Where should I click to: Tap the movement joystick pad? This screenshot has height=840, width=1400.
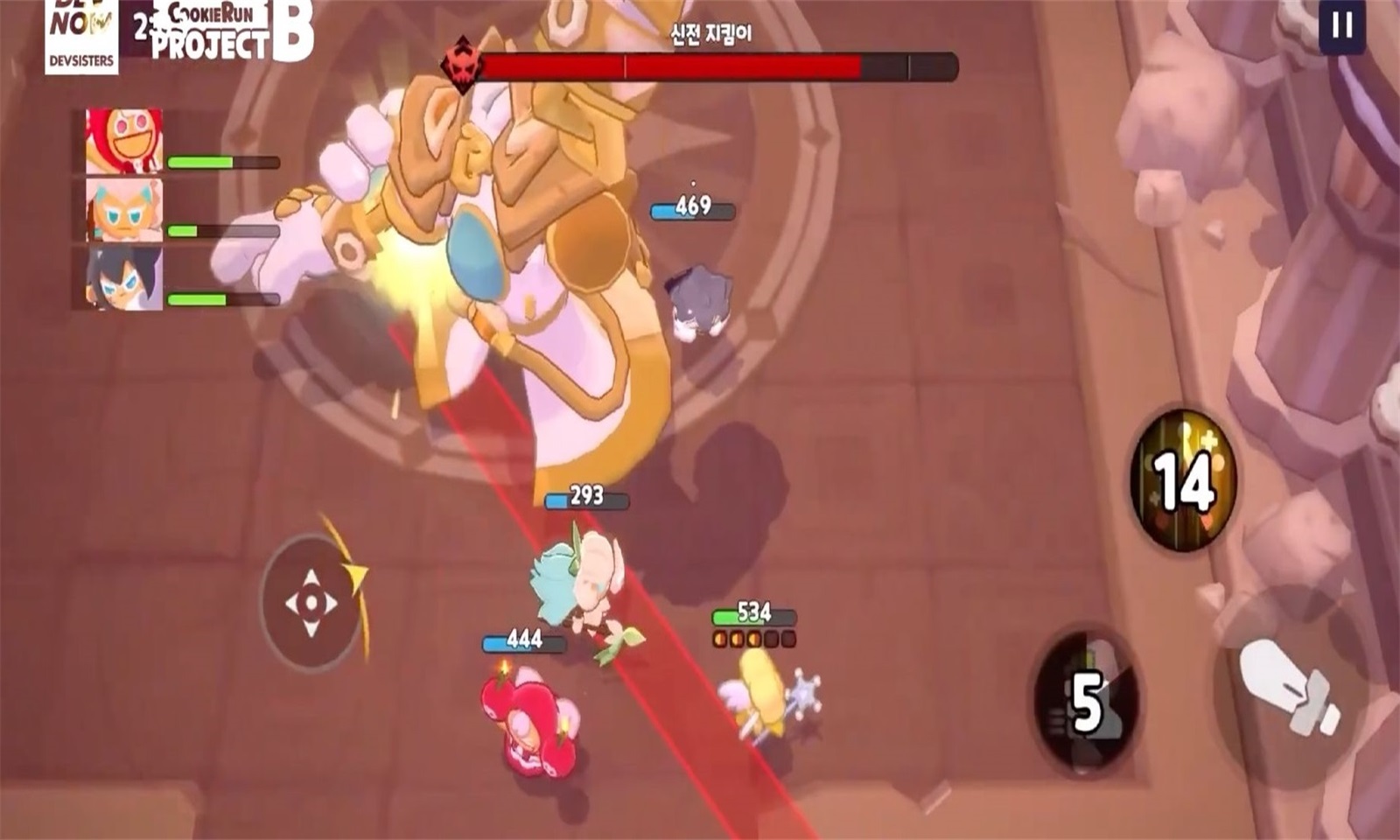click(311, 604)
